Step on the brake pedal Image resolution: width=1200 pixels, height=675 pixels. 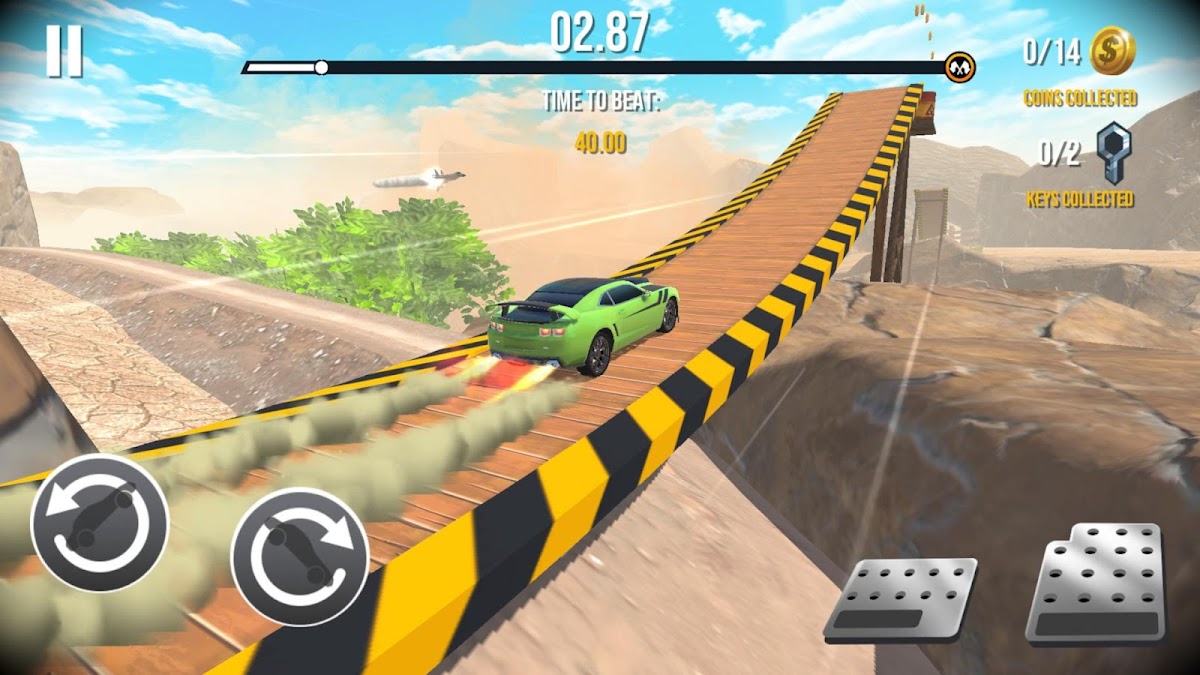901,599
